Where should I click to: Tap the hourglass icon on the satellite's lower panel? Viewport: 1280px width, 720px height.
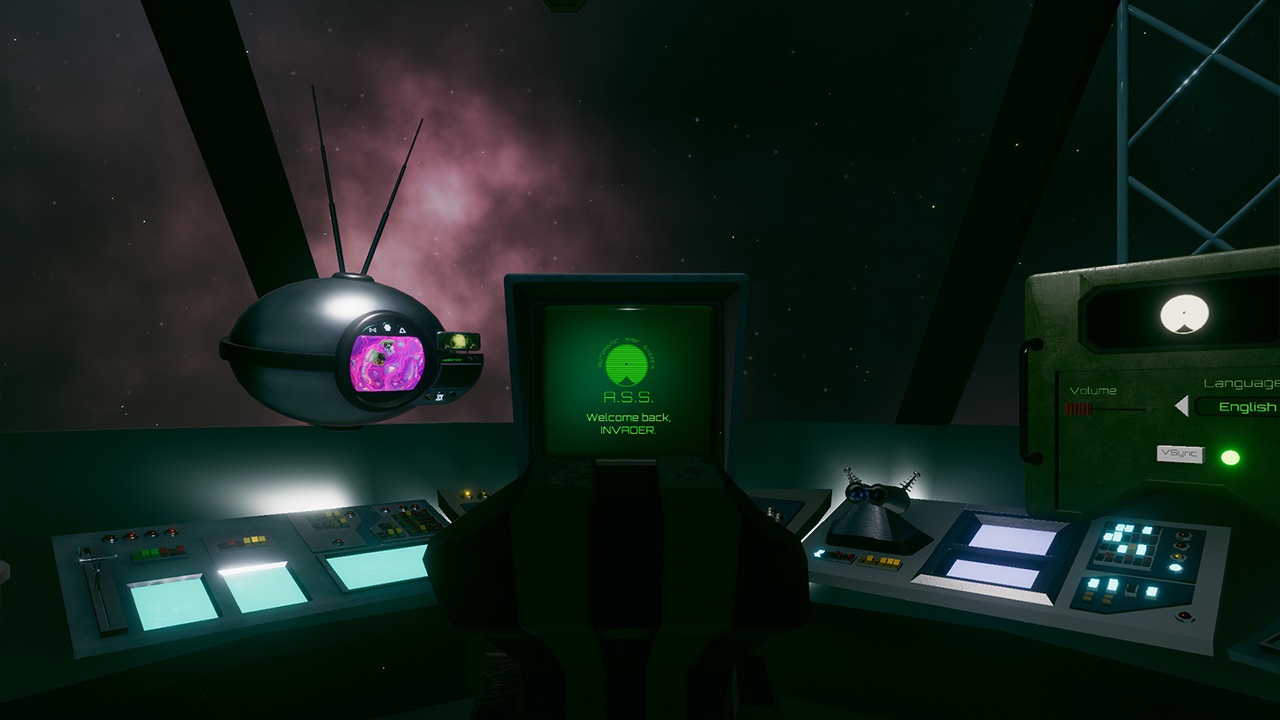[x=439, y=396]
